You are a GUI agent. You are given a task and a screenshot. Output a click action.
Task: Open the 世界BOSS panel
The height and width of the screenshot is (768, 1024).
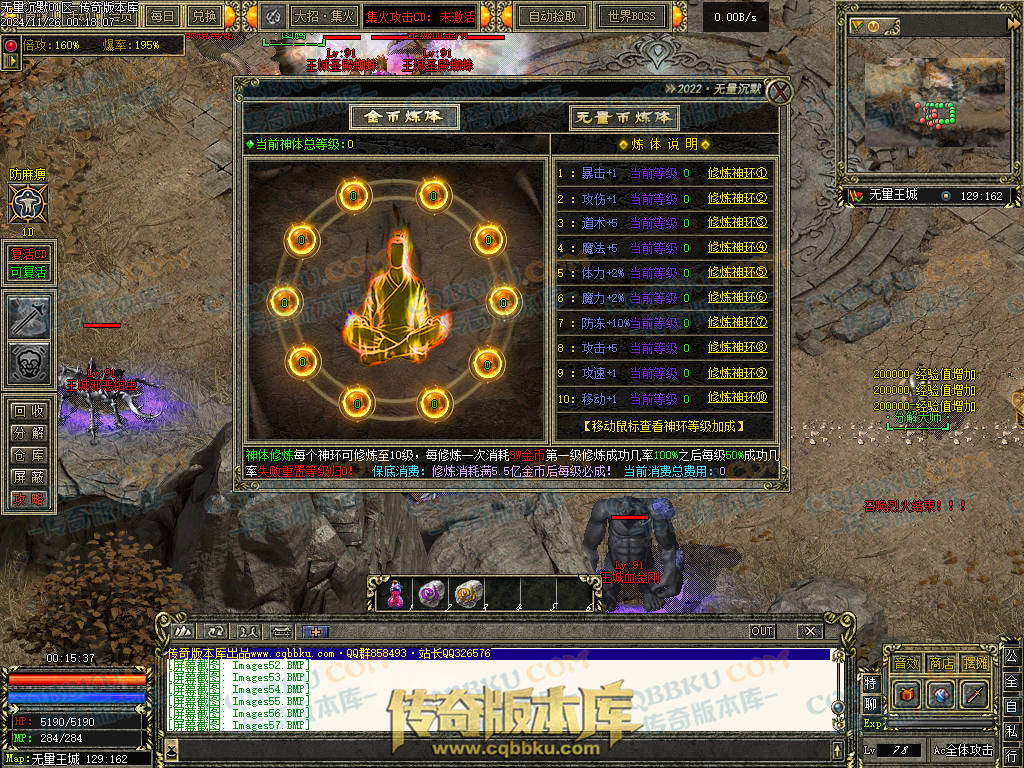click(631, 16)
